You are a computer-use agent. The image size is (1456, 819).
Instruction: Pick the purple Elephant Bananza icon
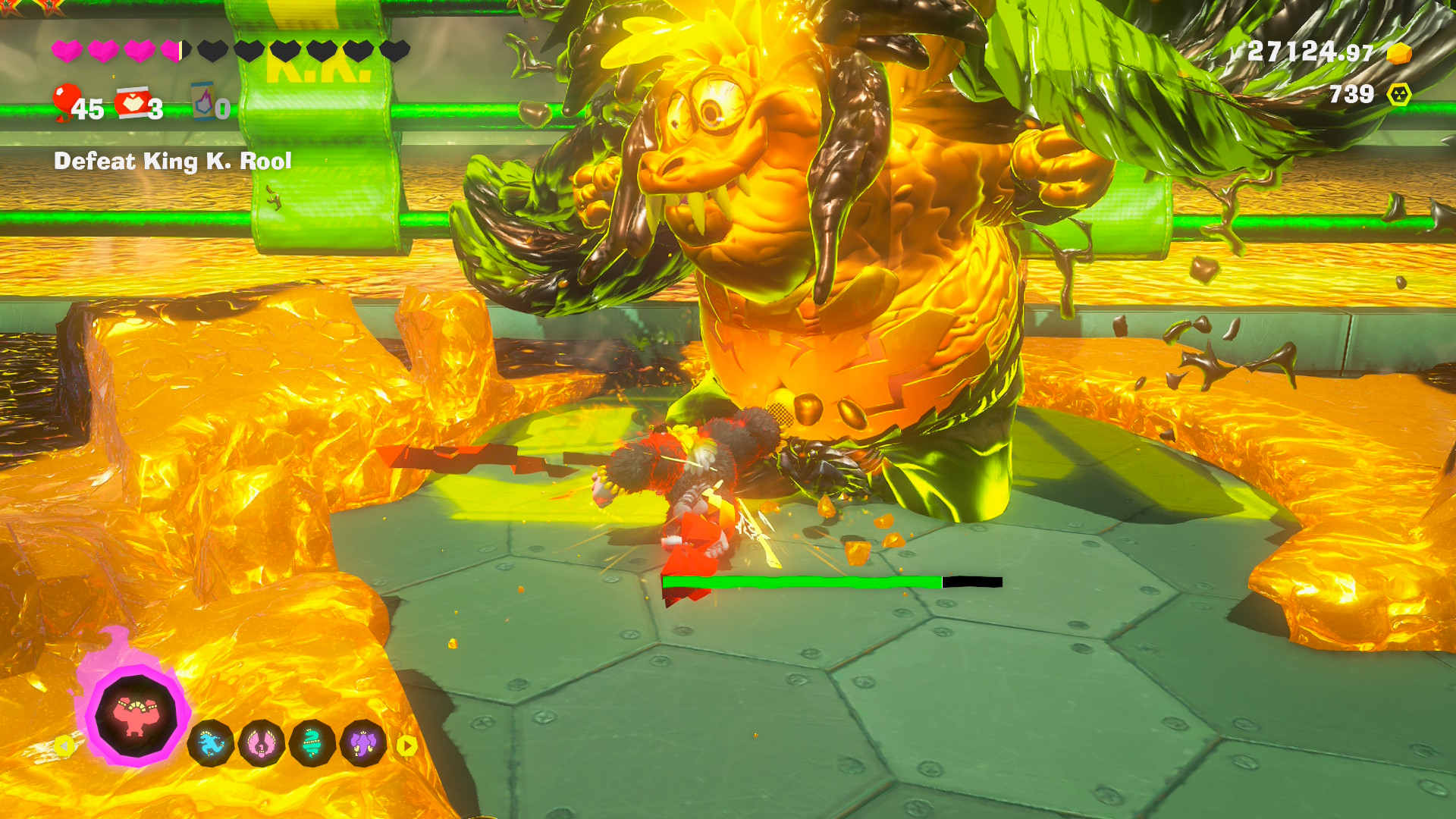click(x=363, y=744)
